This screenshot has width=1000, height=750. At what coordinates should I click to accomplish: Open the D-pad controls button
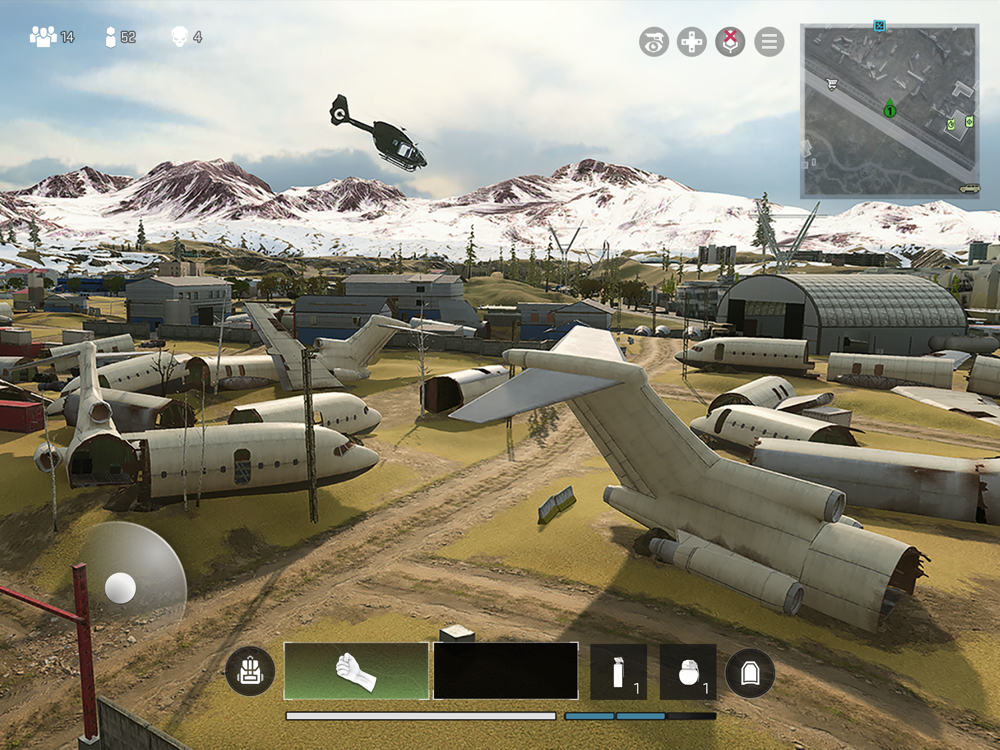[x=692, y=41]
